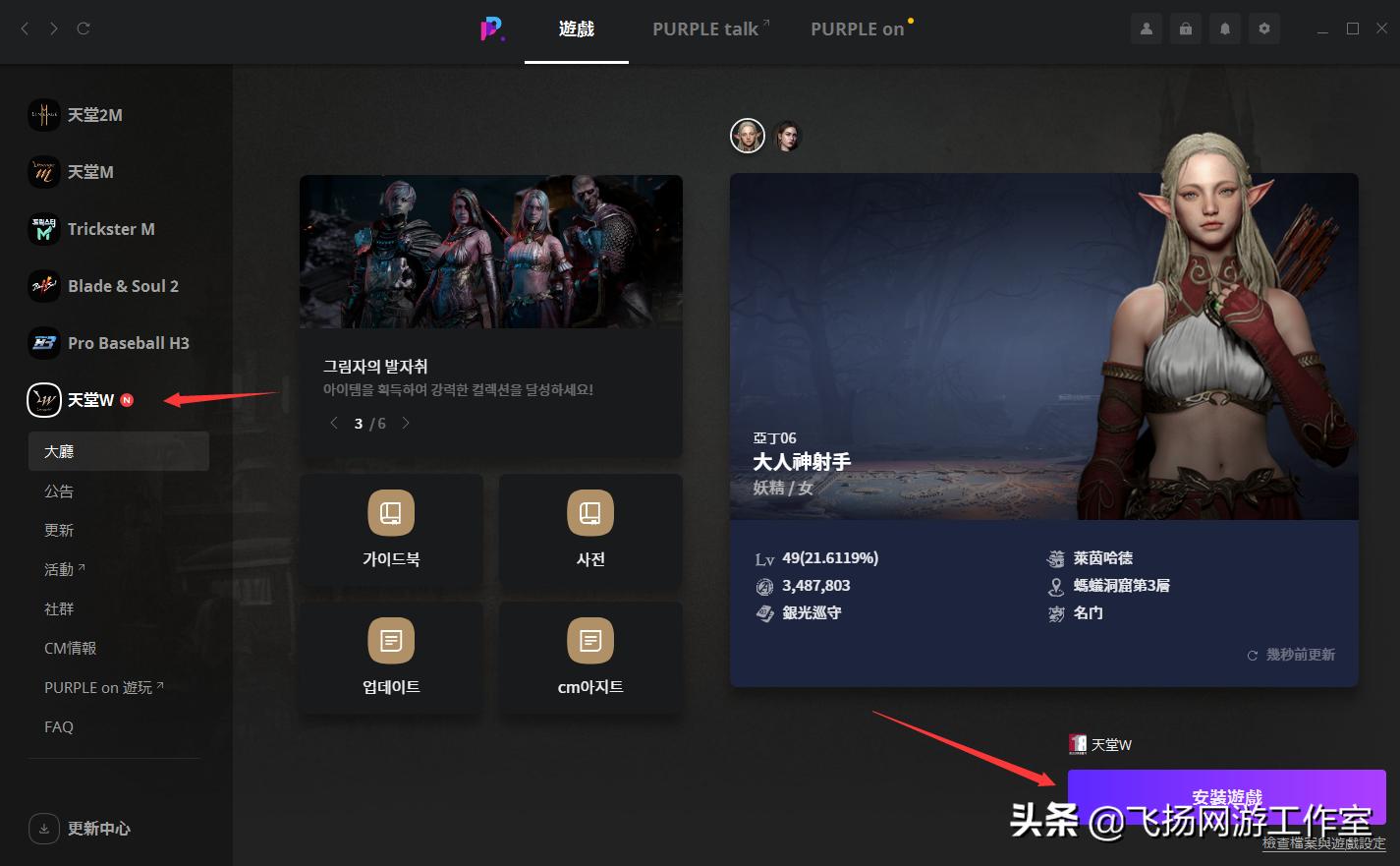Open the 天堂2M game icon
The width and height of the screenshot is (1400, 866).
(44, 115)
